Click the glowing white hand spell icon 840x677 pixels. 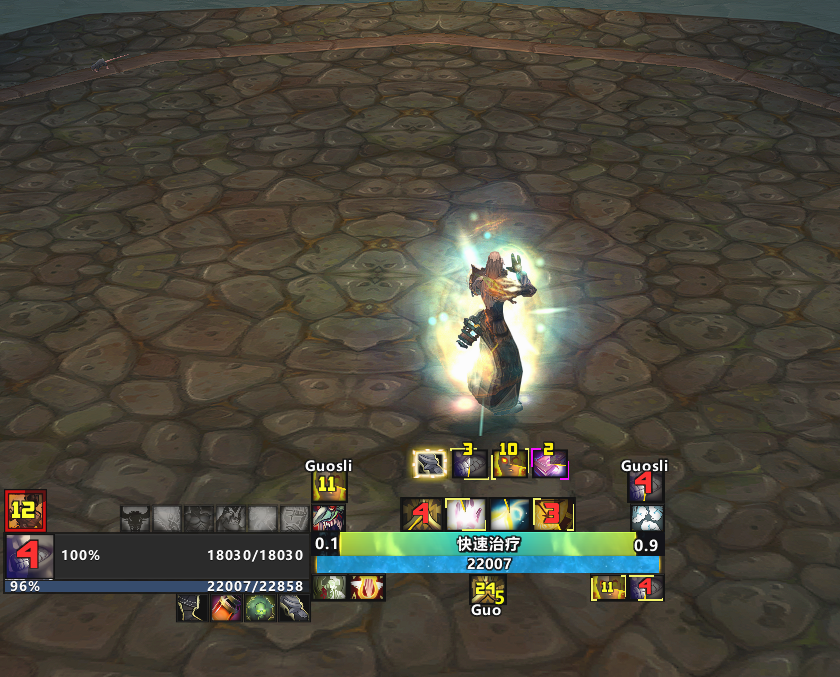(465, 514)
